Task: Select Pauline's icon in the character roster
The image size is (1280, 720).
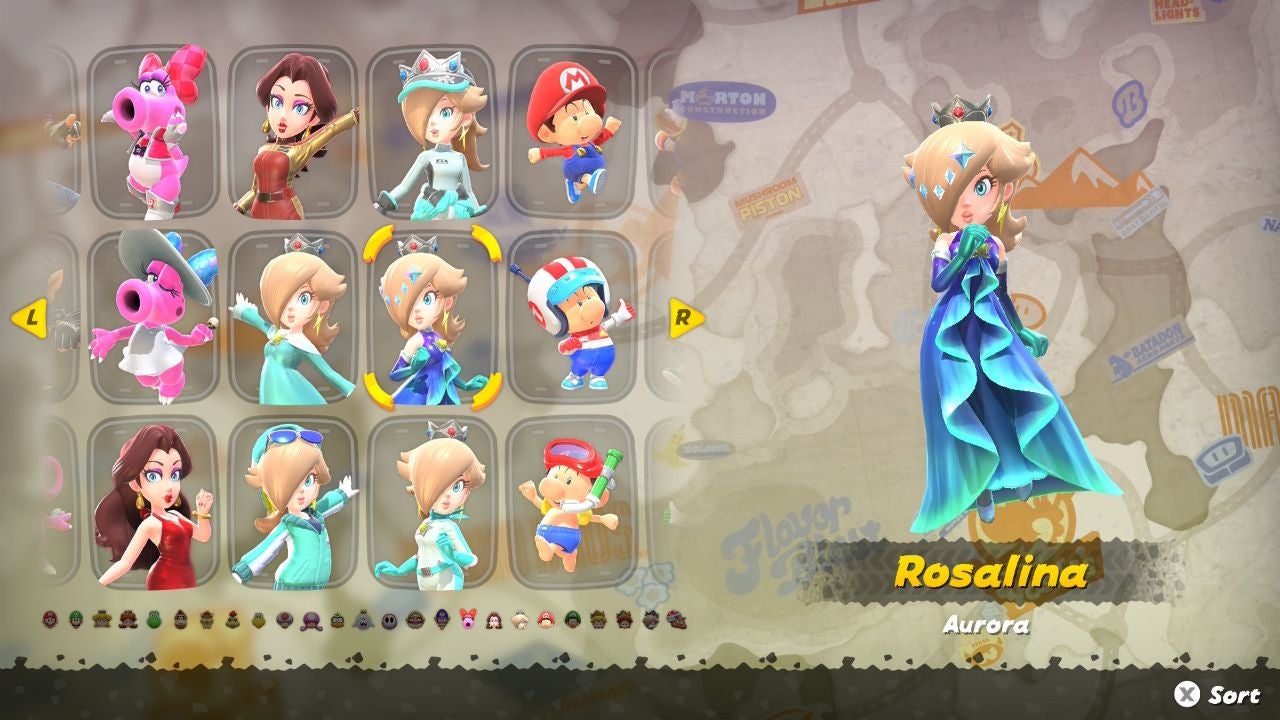Action: (x=492, y=622)
